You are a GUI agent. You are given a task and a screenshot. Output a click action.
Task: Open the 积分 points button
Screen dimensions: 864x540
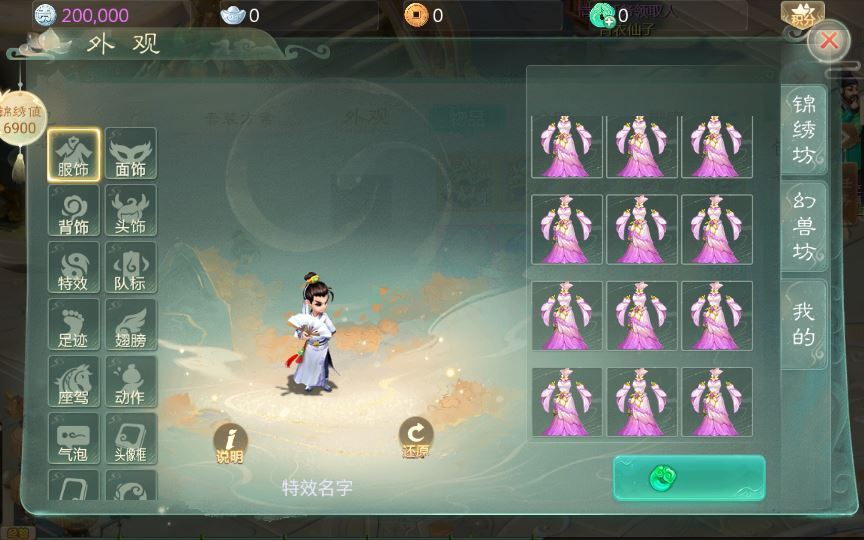pyautogui.click(x=803, y=16)
